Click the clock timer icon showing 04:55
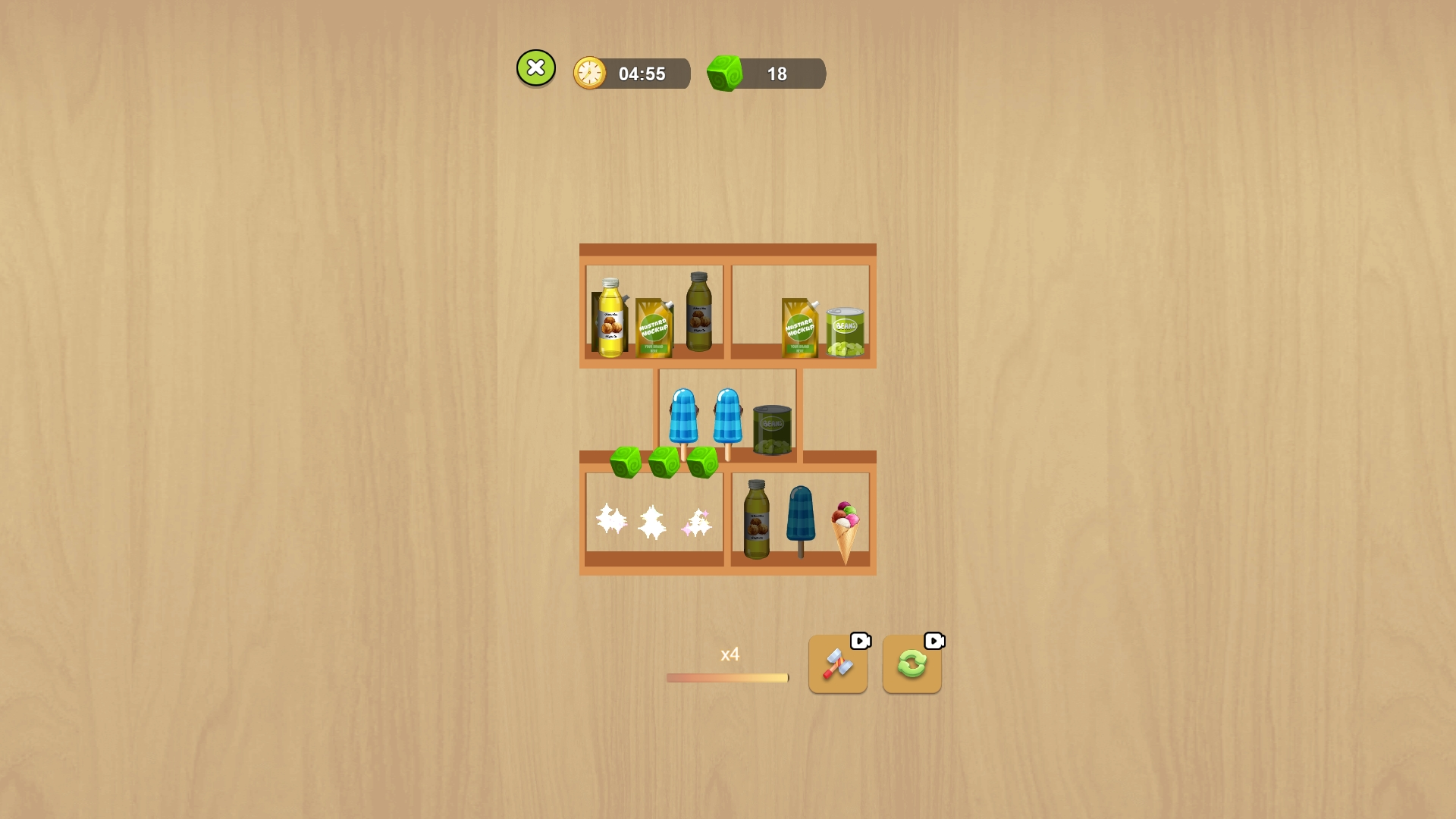 click(x=591, y=73)
